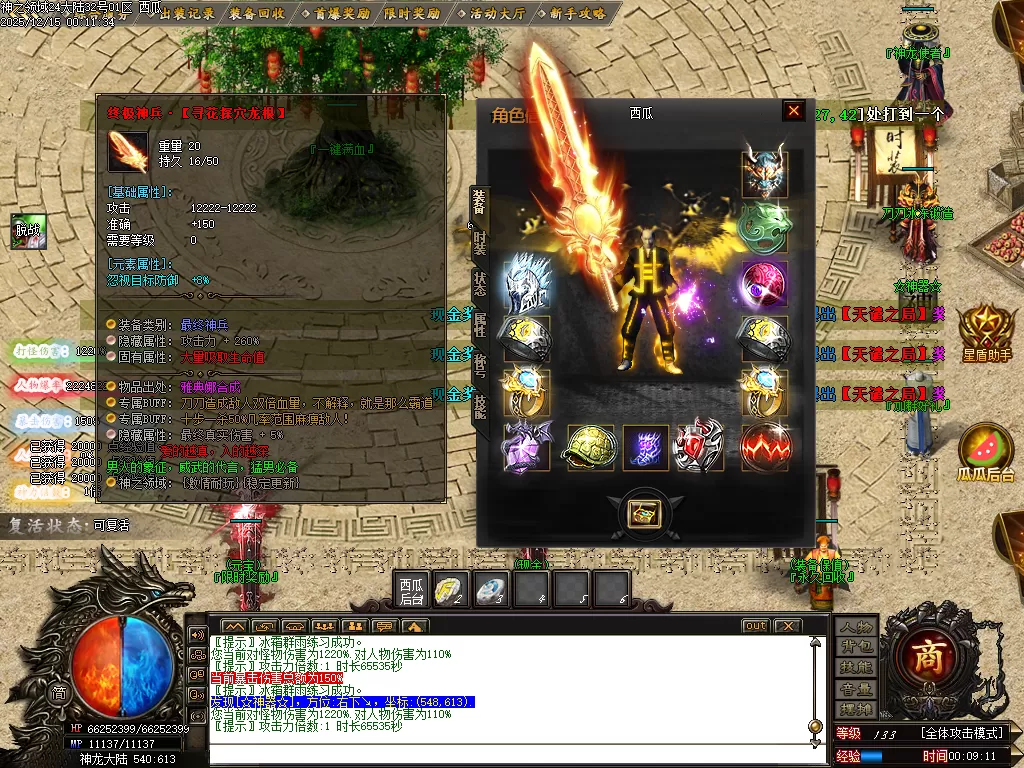Switch to the 属性 attributes tab
Viewport: 1024px width, 768px height.
[479, 323]
